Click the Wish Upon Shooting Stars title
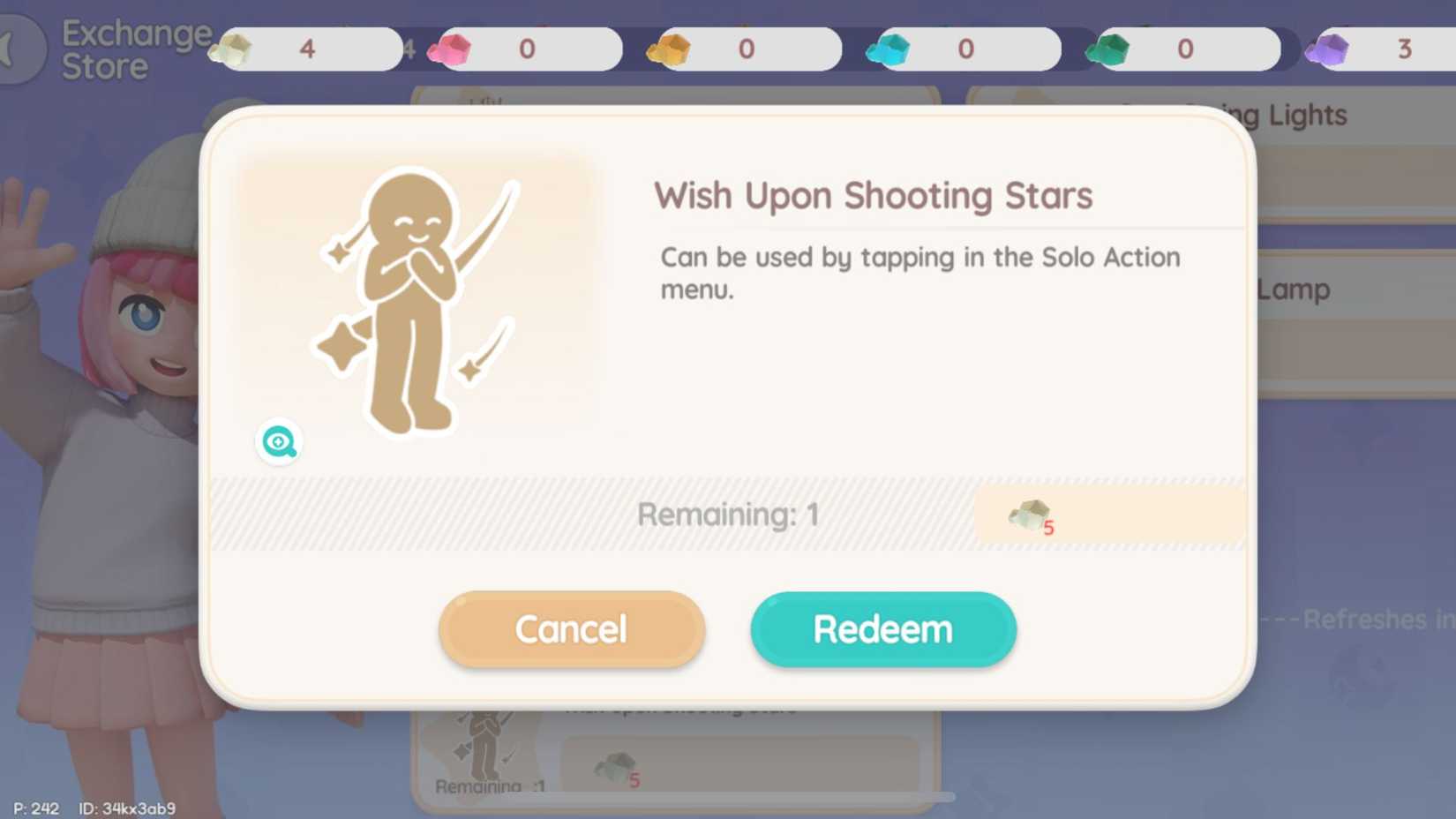 tap(873, 195)
